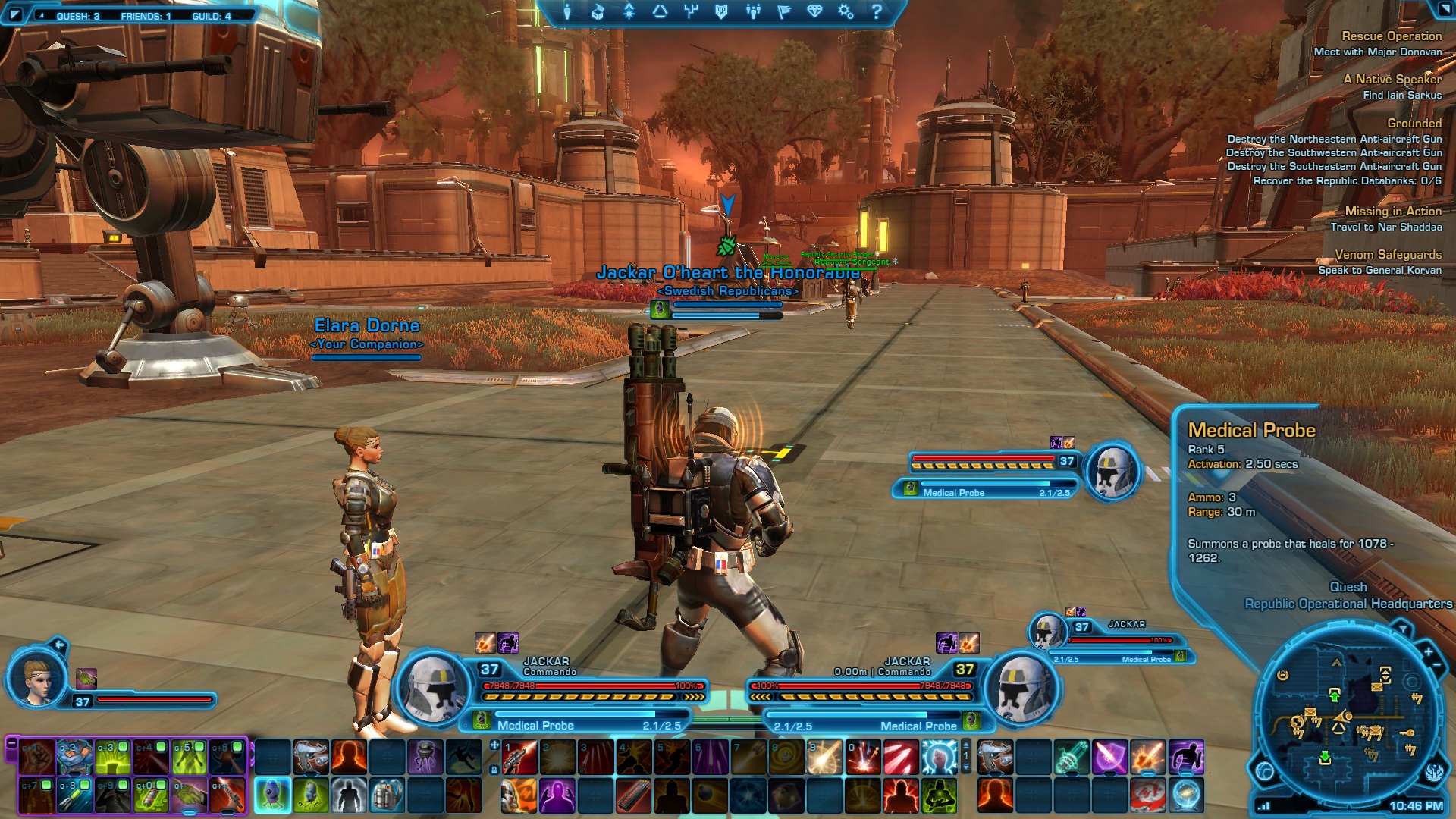The height and width of the screenshot is (819, 1456).
Task: Activate the green medical droid ability
Action: [310, 795]
